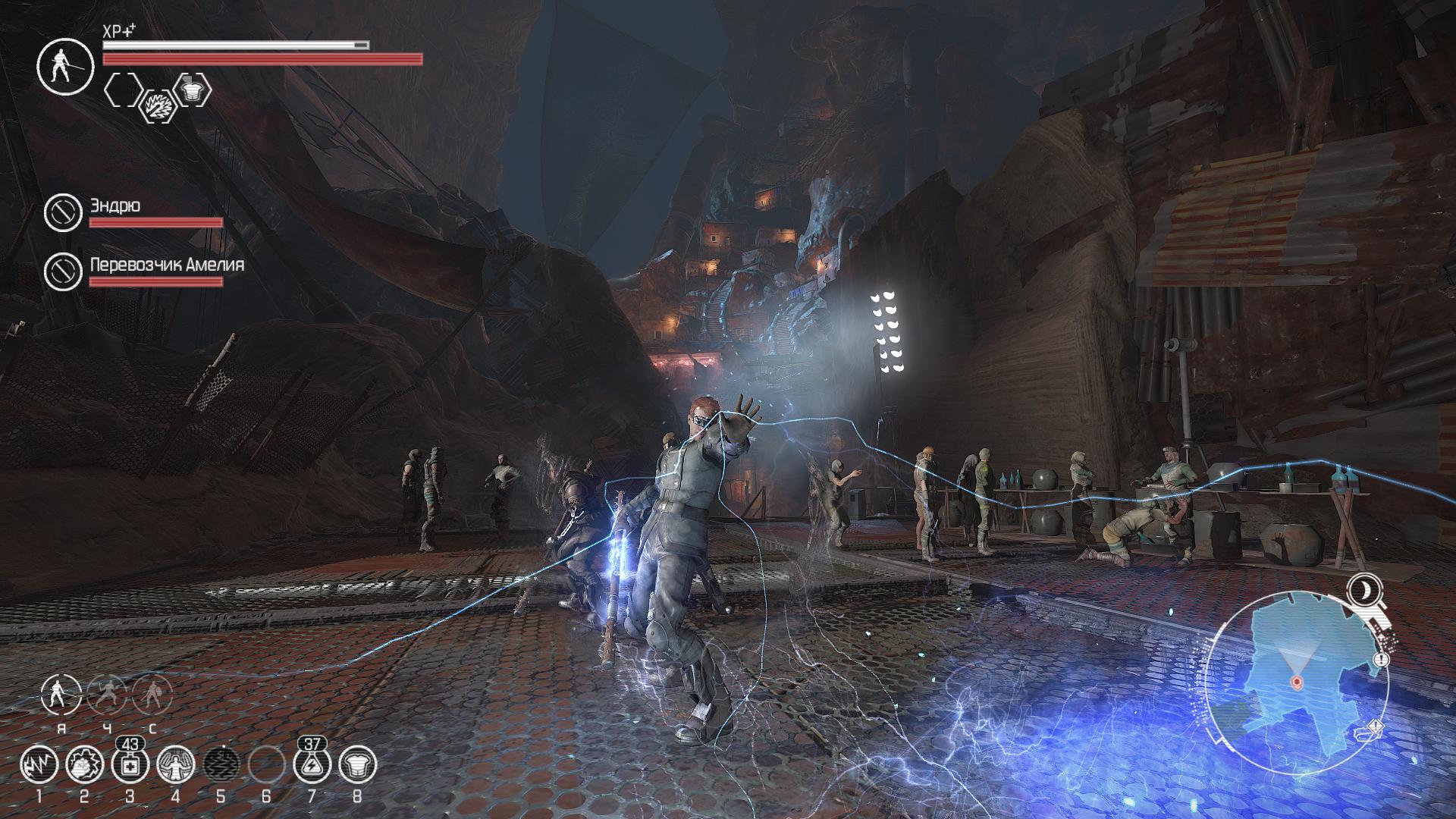Screen dimensions: 1456x819
Task: Open the player character staff portrait
Action: 65,67
